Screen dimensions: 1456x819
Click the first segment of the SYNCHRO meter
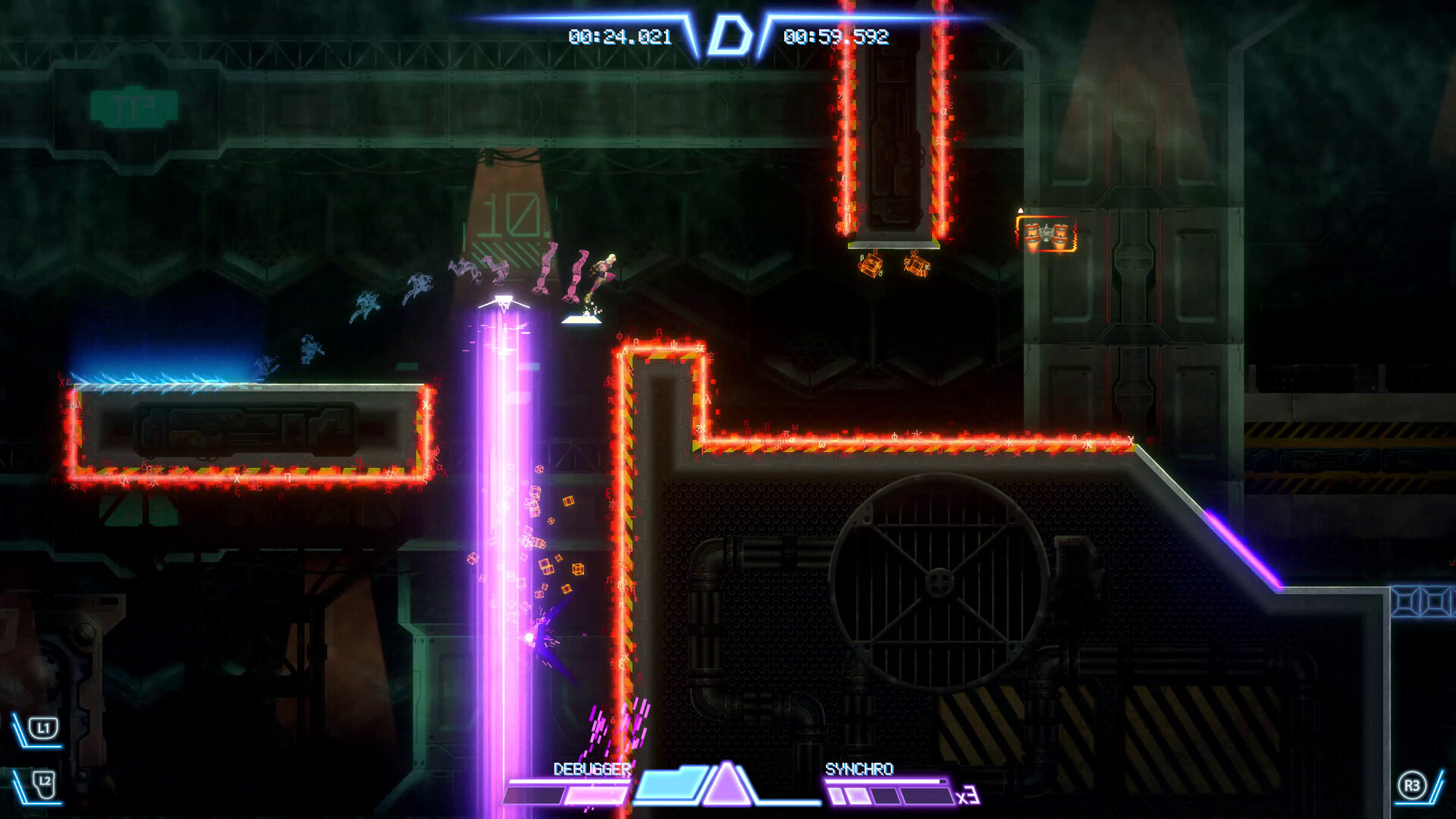835,795
